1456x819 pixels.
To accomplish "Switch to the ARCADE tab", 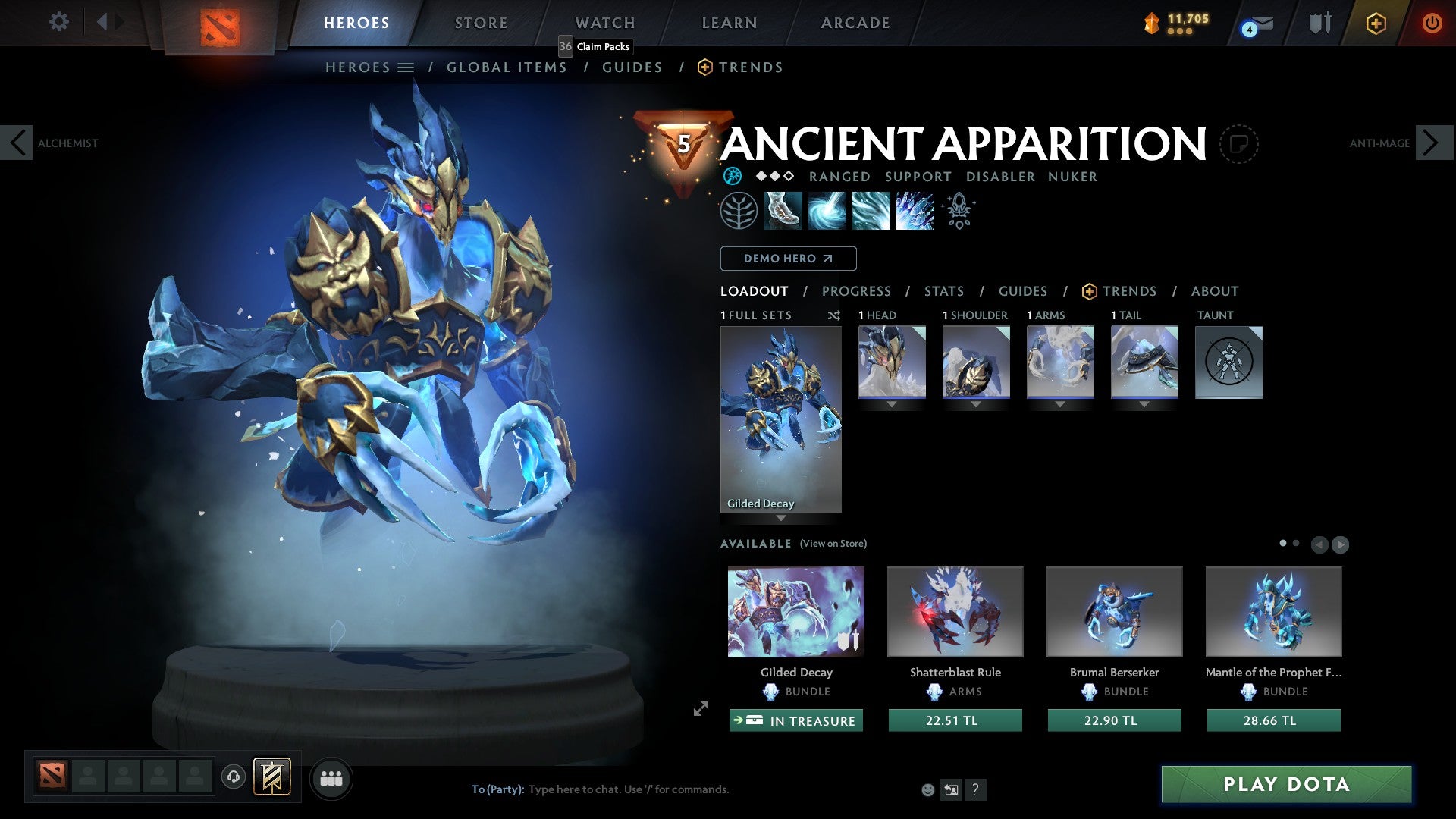I will (x=855, y=23).
